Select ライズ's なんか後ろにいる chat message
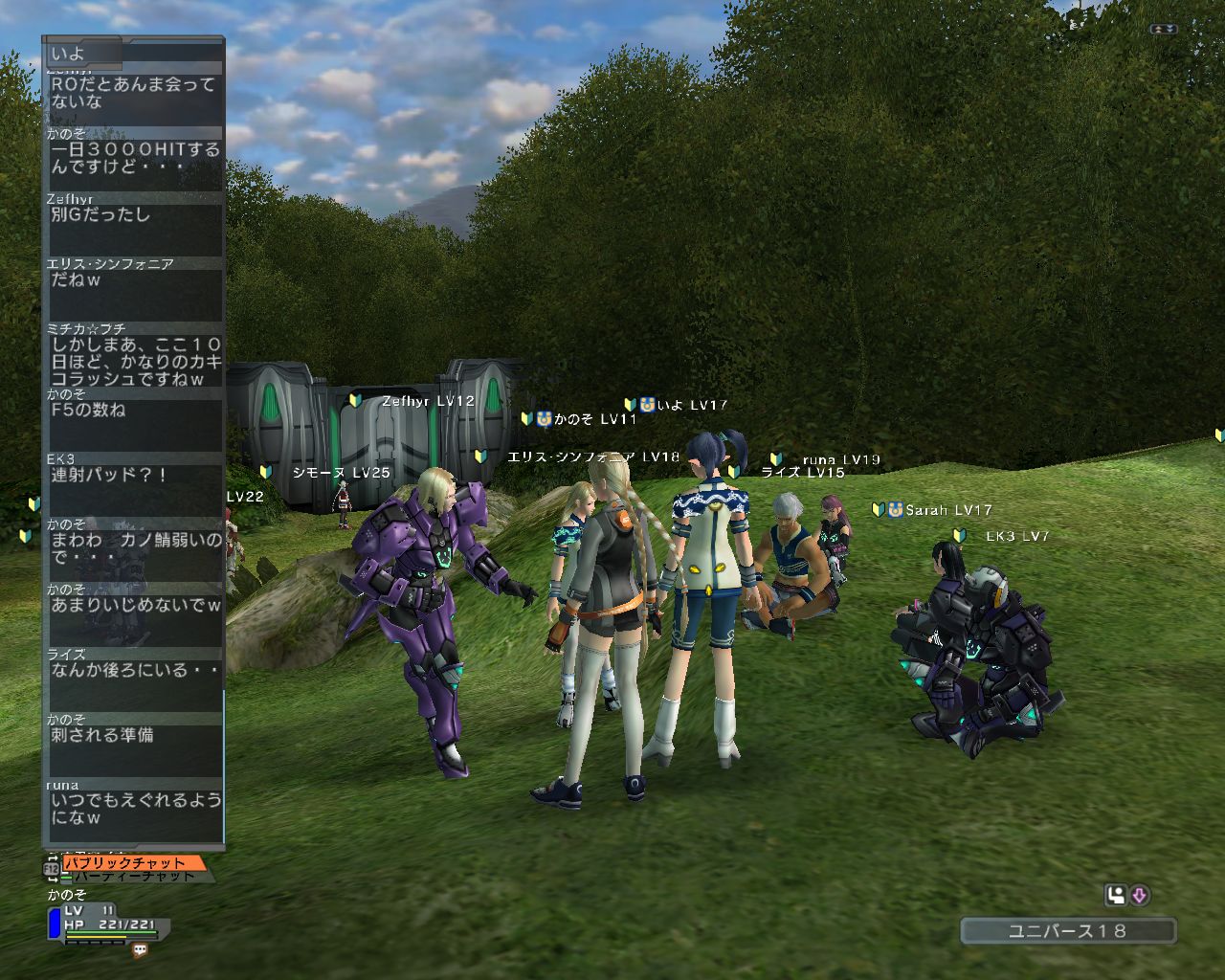This screenshot has width=1225, height=980. tap(134, 671)
